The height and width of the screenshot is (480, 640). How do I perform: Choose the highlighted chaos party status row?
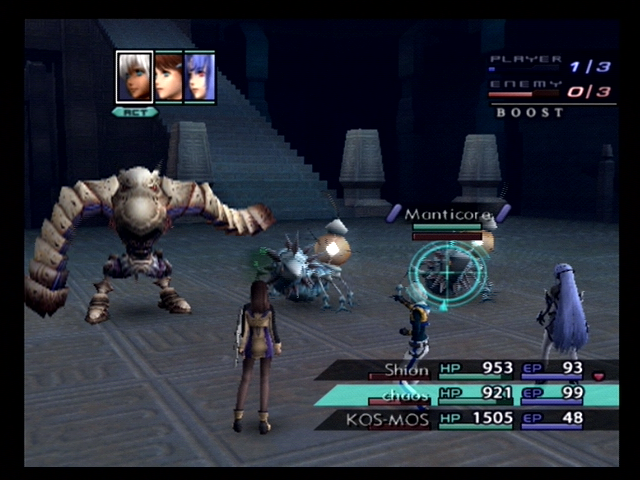coord(470,395)
